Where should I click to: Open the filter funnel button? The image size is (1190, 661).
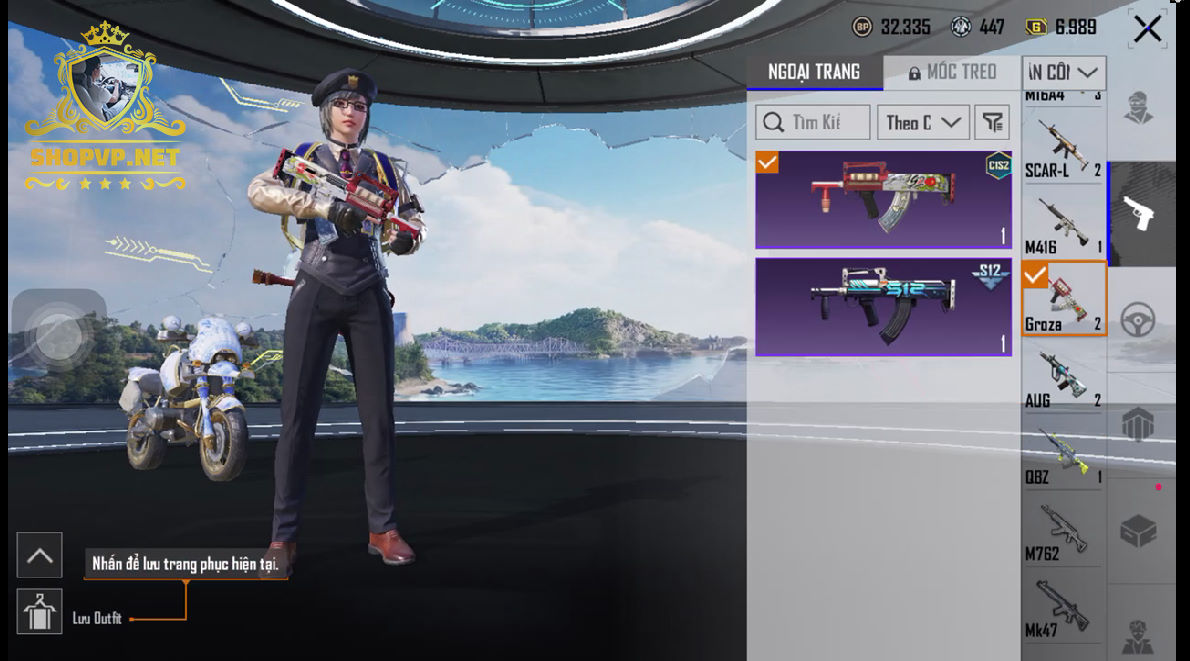(992, 123)
